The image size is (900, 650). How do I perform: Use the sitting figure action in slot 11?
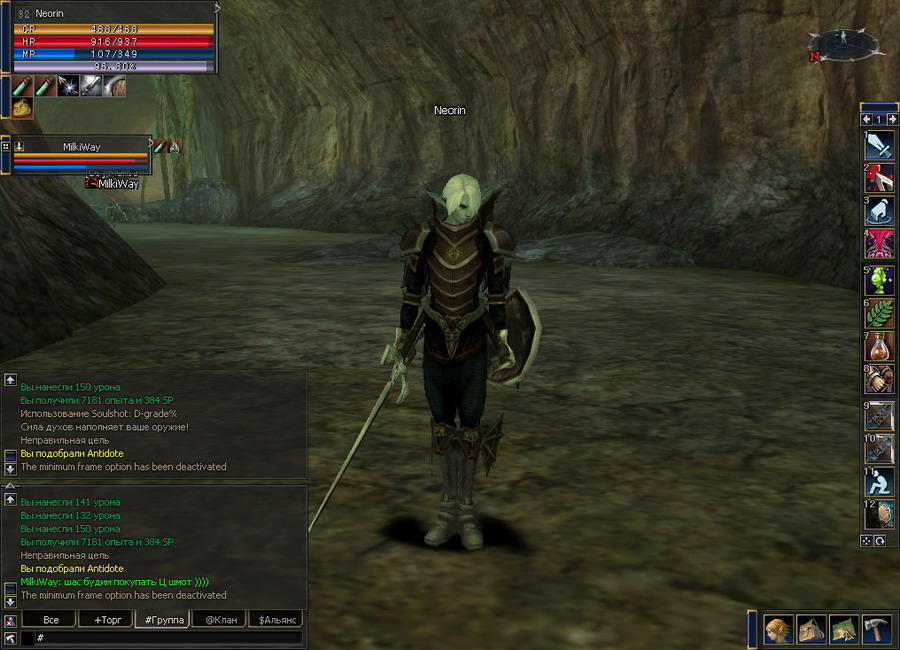[879, 482]
